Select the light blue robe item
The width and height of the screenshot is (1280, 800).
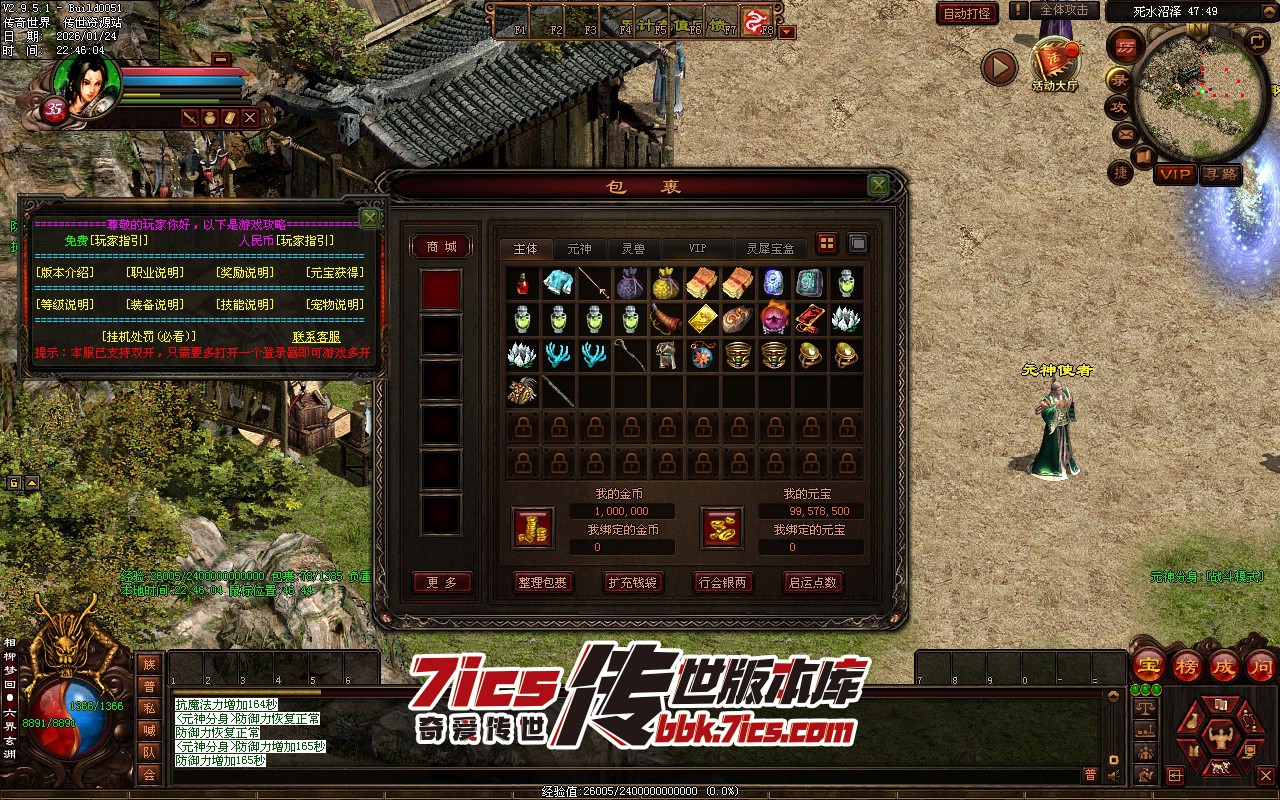pos(557,283)
